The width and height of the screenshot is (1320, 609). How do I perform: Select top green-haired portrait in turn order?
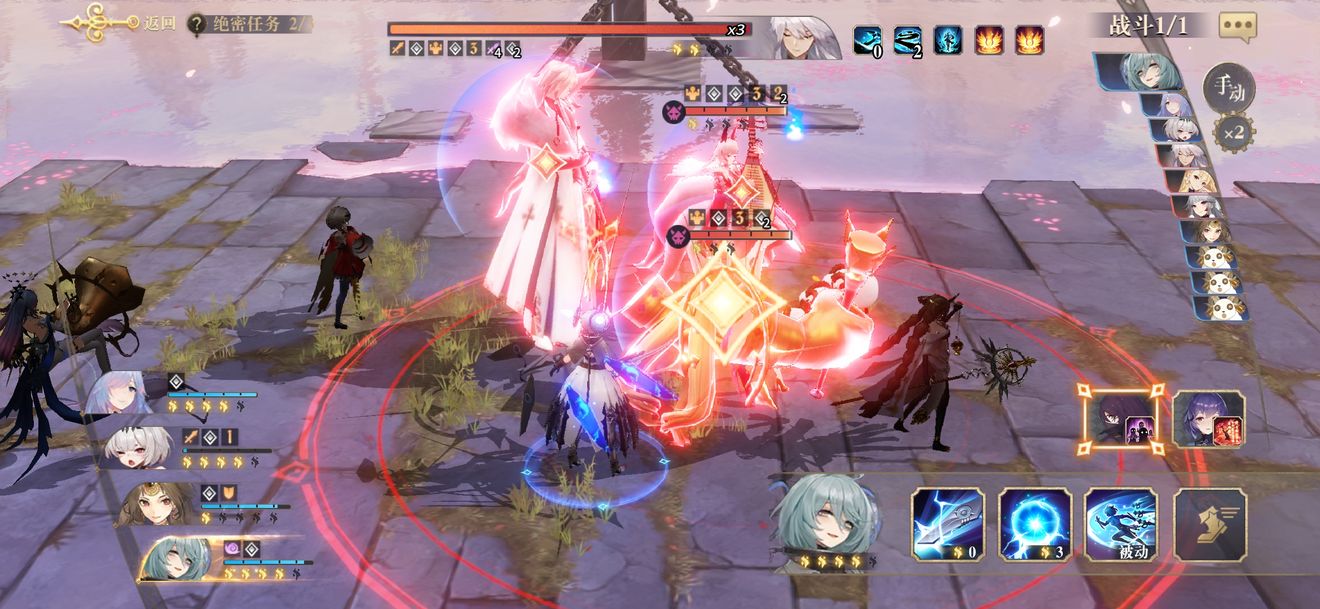coord(1140,72)
